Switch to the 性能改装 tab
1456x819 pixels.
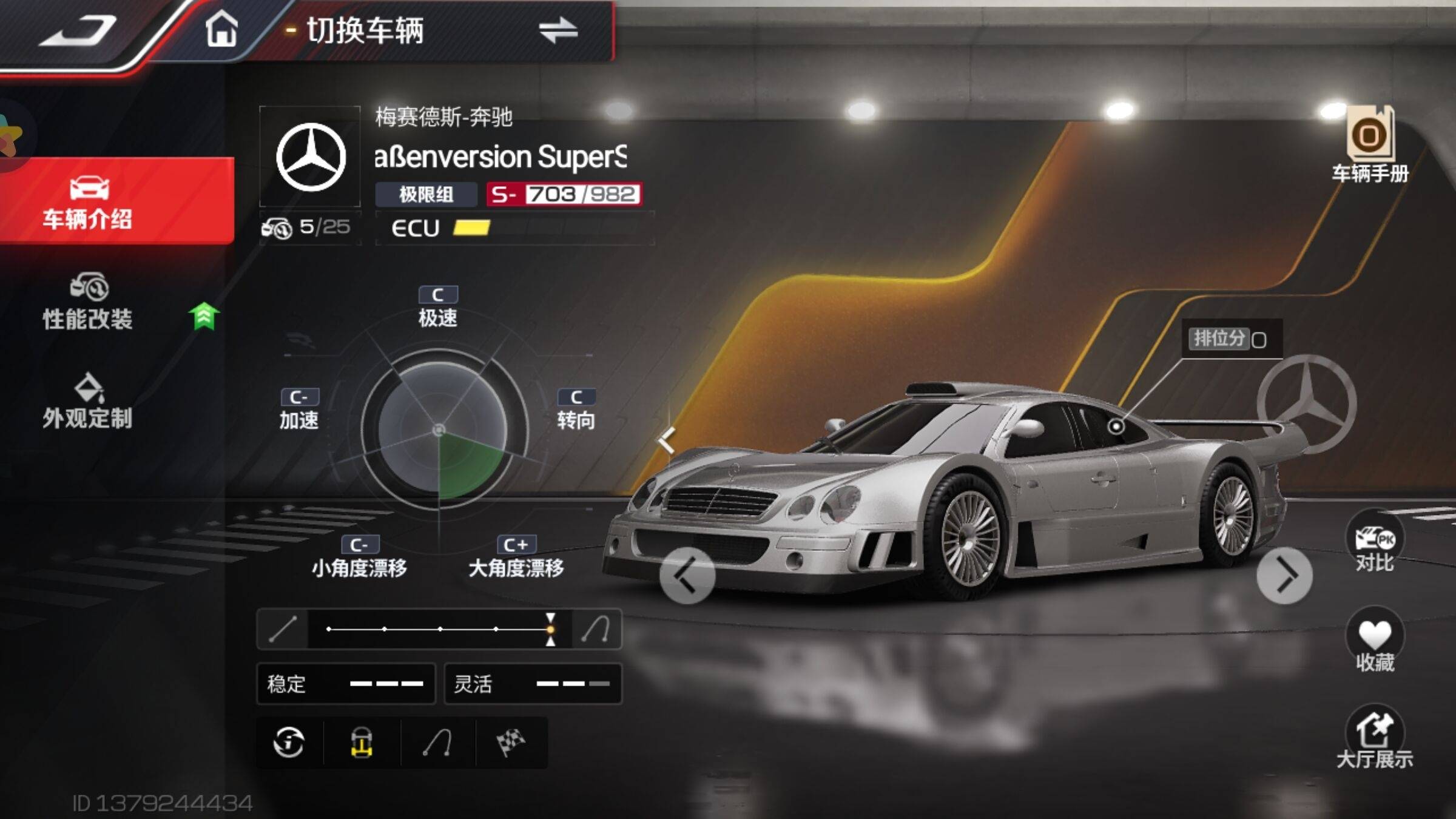[88, 302]
